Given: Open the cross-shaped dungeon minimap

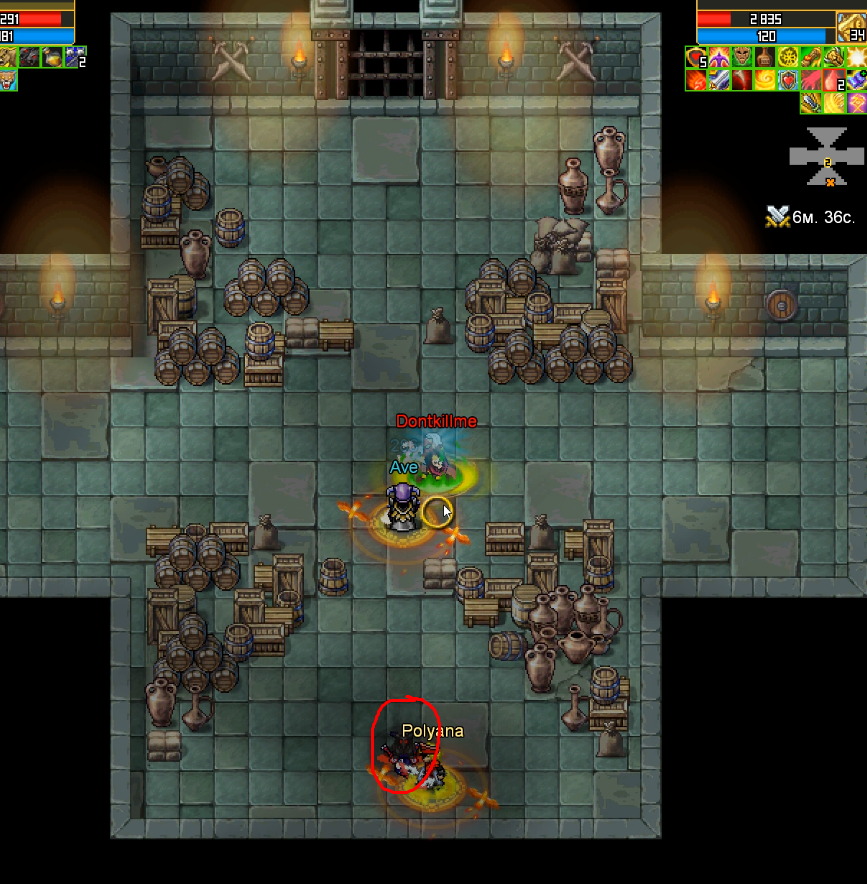Looking at the screenshot, I should coord(826,156).
